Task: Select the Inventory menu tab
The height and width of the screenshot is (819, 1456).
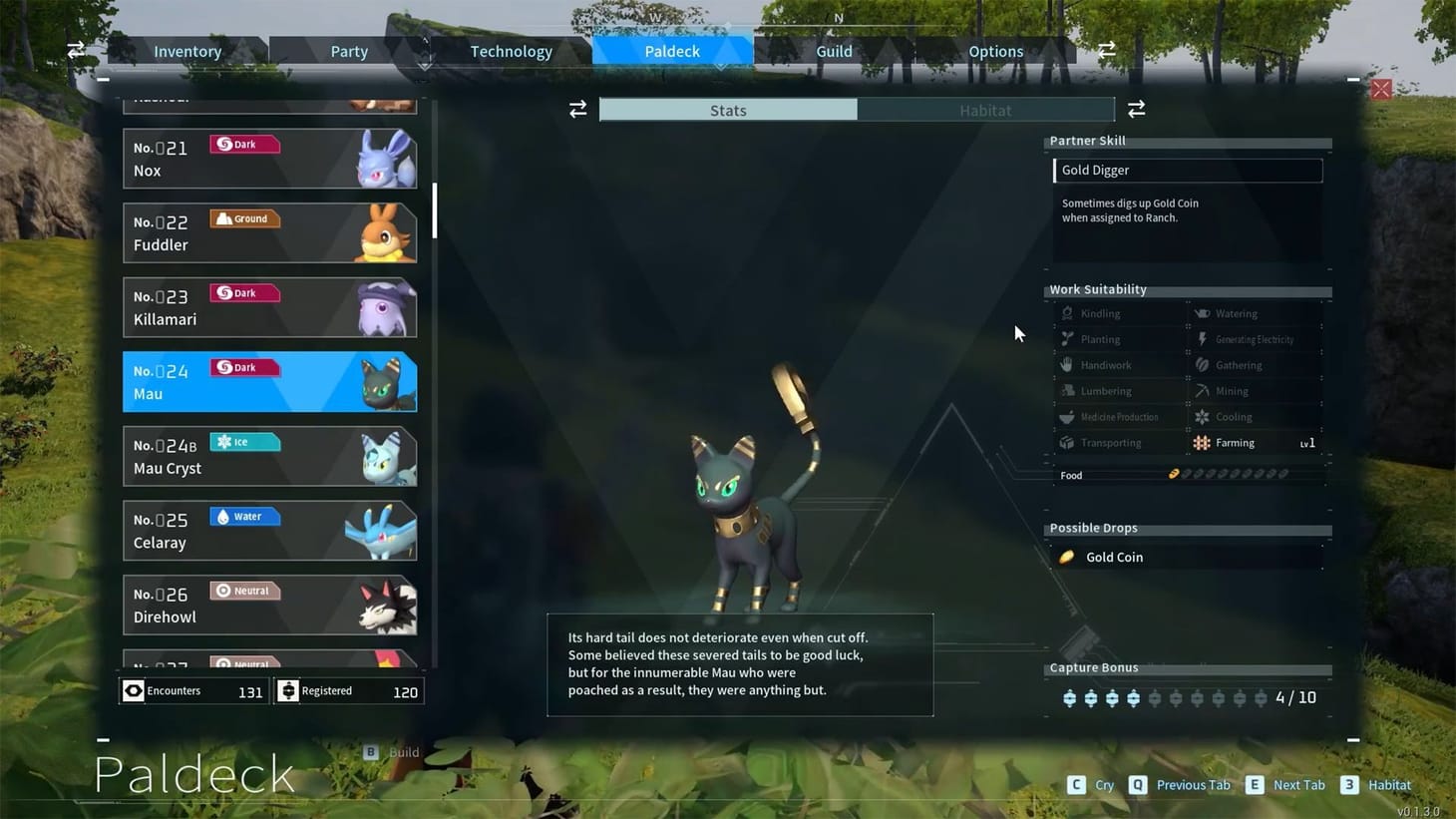Action: pyautogui.click(x=186, y=51)
